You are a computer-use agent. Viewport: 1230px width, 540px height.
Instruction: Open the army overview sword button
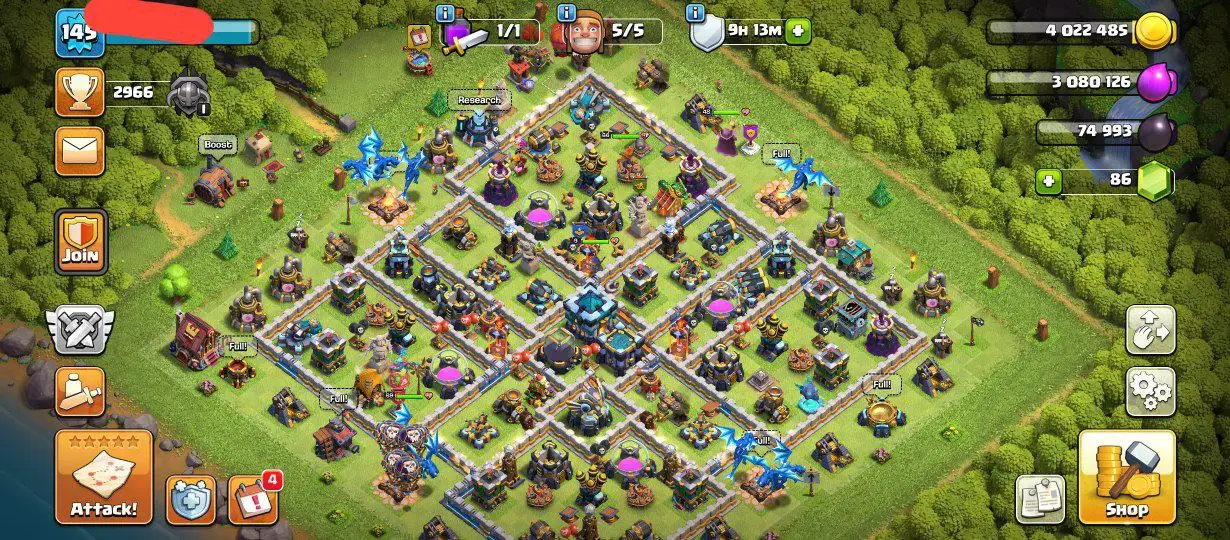79,392
